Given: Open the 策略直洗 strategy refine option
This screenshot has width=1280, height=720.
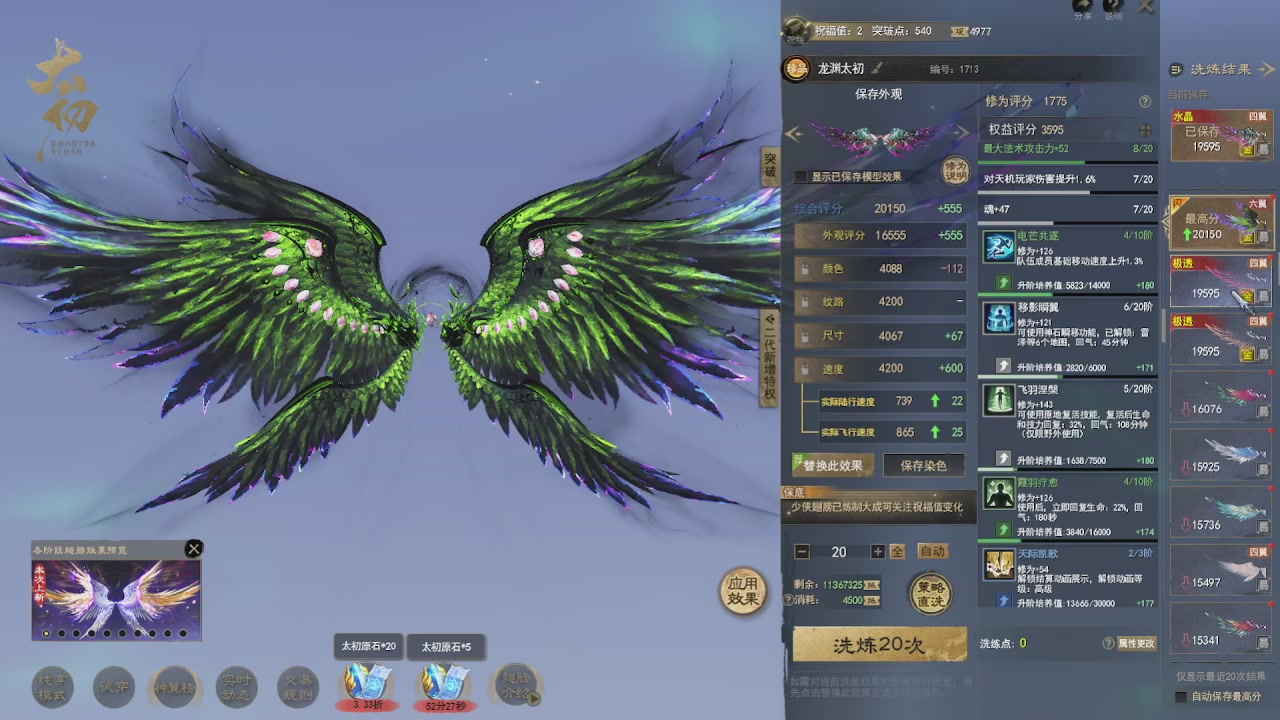Looking at the screenshot, I should (x=930, y=593).
